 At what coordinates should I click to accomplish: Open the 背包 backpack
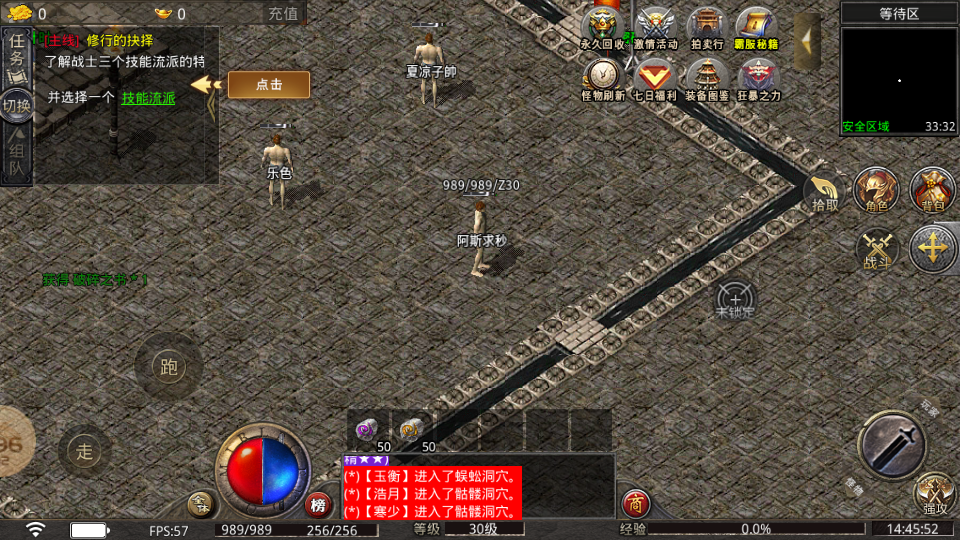tap(933, 191)
